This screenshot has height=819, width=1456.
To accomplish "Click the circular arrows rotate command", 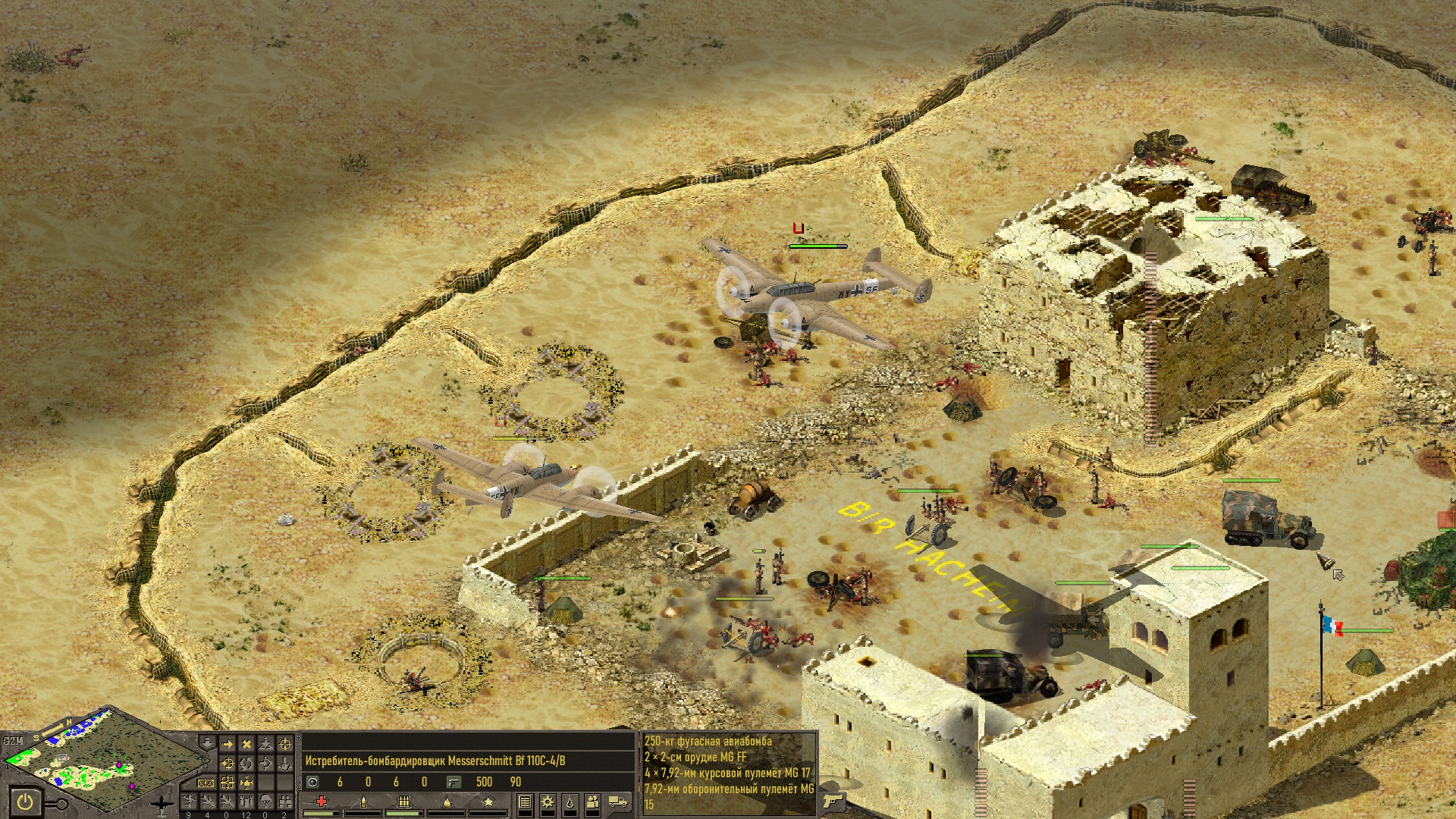I will click(x=246, y=764).
